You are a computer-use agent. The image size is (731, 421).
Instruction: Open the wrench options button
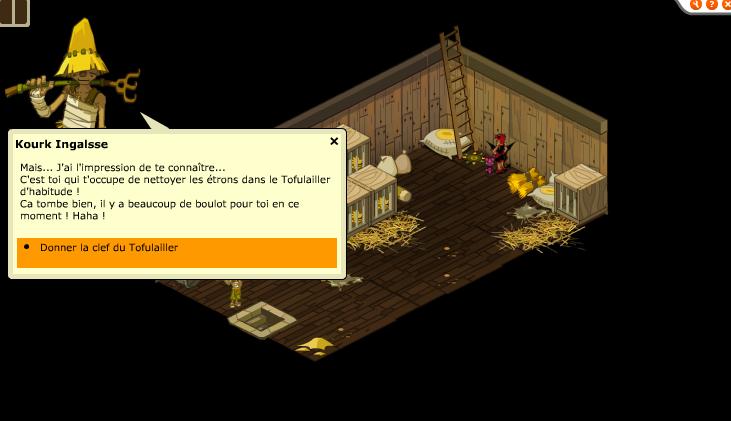pyautogui.click(x=697, y=4)
